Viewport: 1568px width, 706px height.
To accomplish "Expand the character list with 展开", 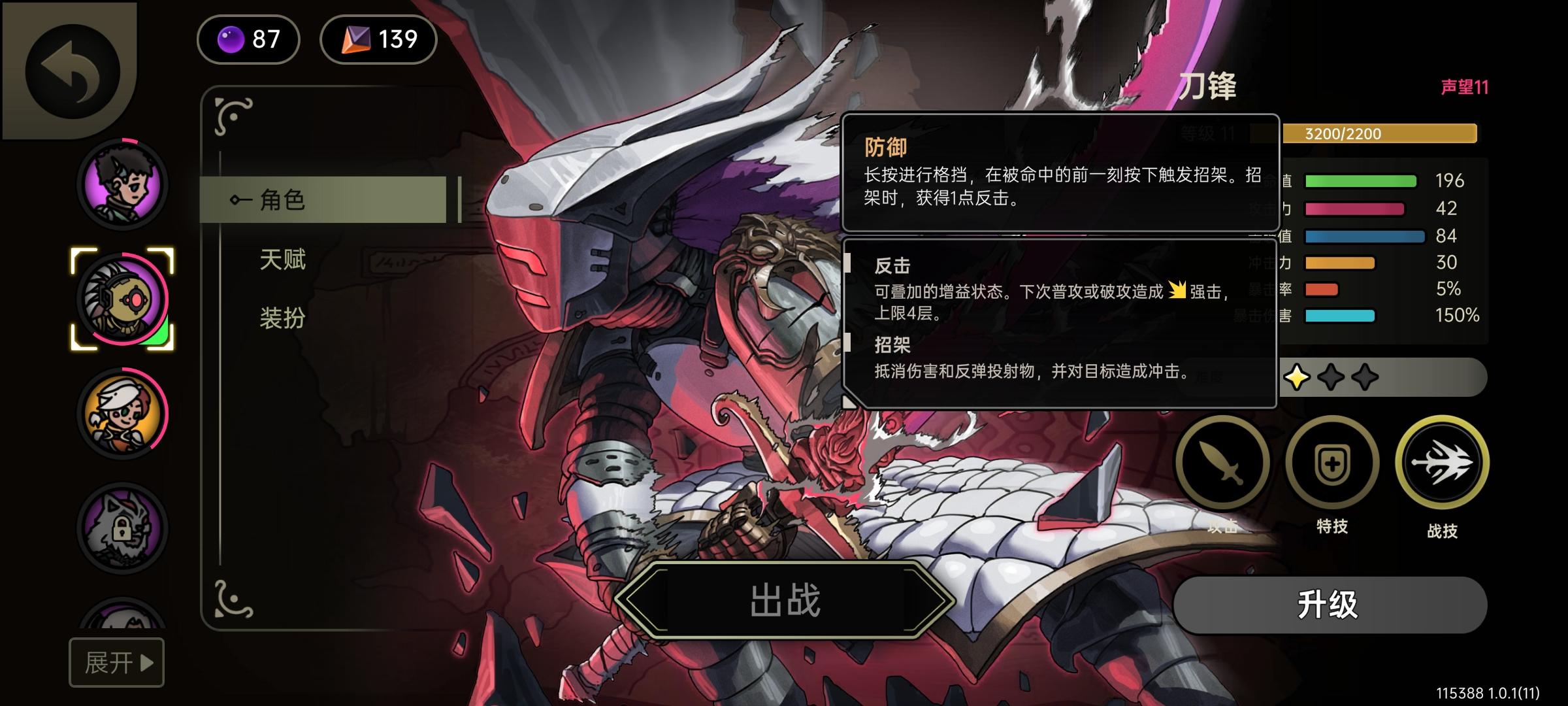I will tap(116, 662).
